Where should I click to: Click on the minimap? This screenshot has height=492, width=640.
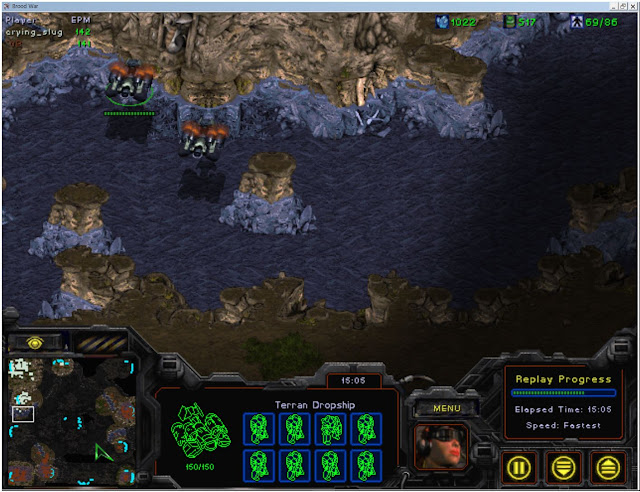point(72,418)
